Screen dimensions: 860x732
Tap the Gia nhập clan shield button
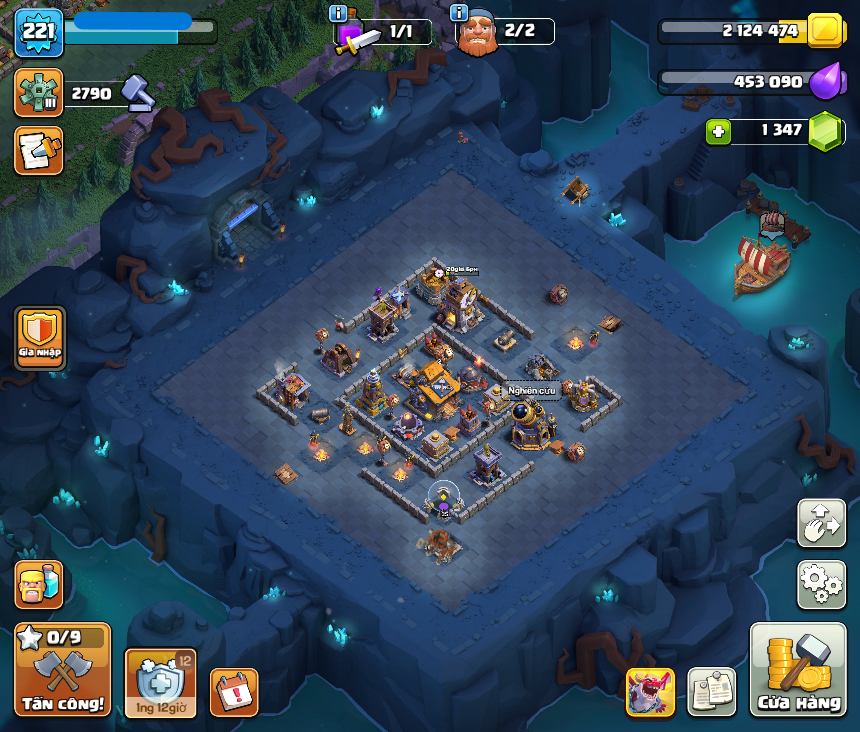(x=40, y=337)
